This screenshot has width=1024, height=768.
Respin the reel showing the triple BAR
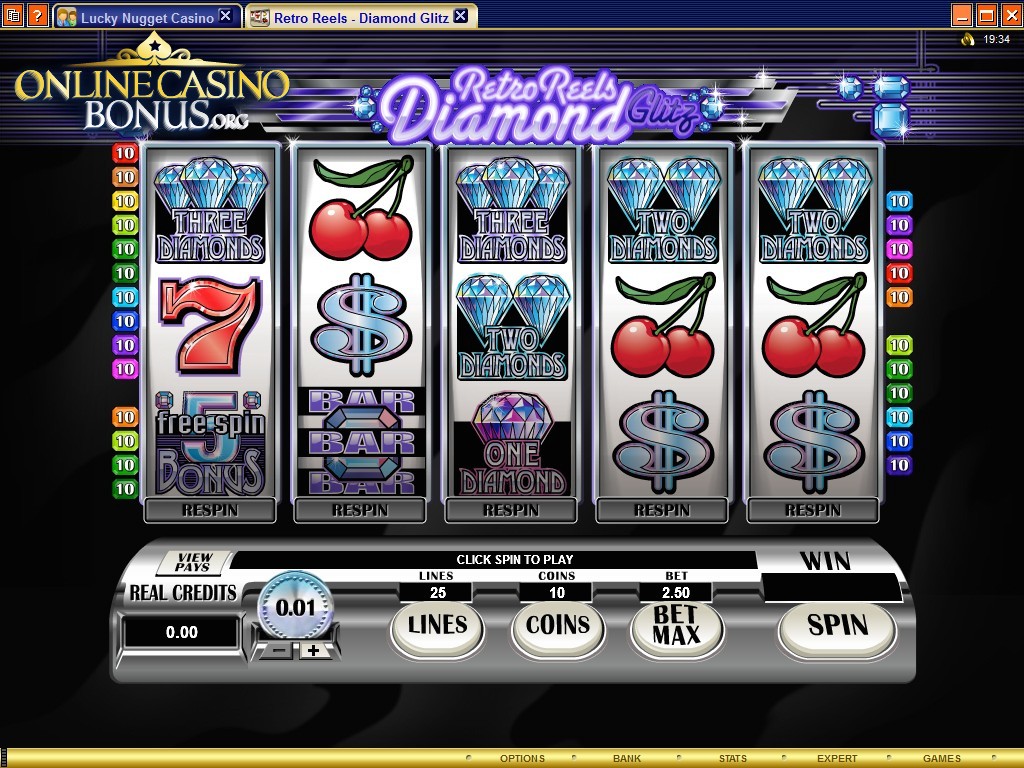click(x=360, y=510)
